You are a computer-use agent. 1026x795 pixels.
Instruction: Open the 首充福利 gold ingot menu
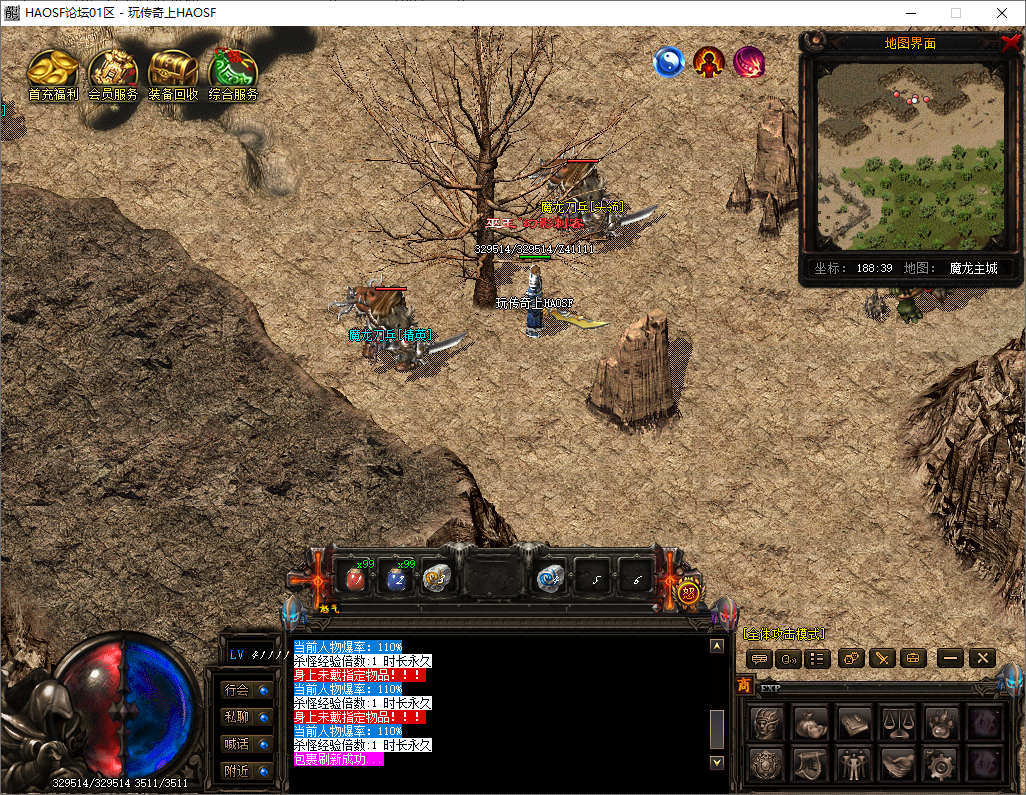click(x=53, y=73)
